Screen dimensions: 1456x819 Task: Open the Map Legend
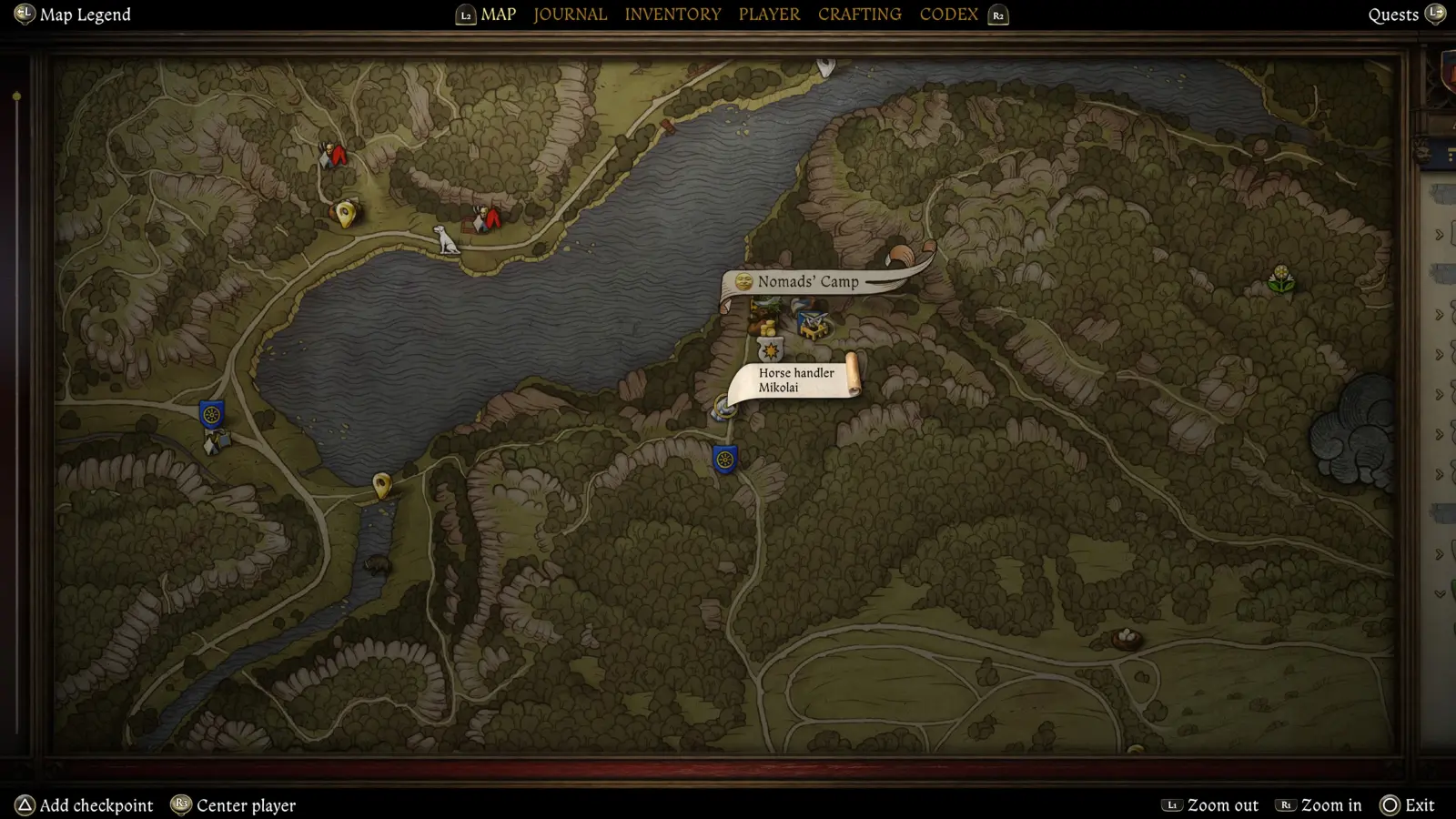(x=71, y=14)
